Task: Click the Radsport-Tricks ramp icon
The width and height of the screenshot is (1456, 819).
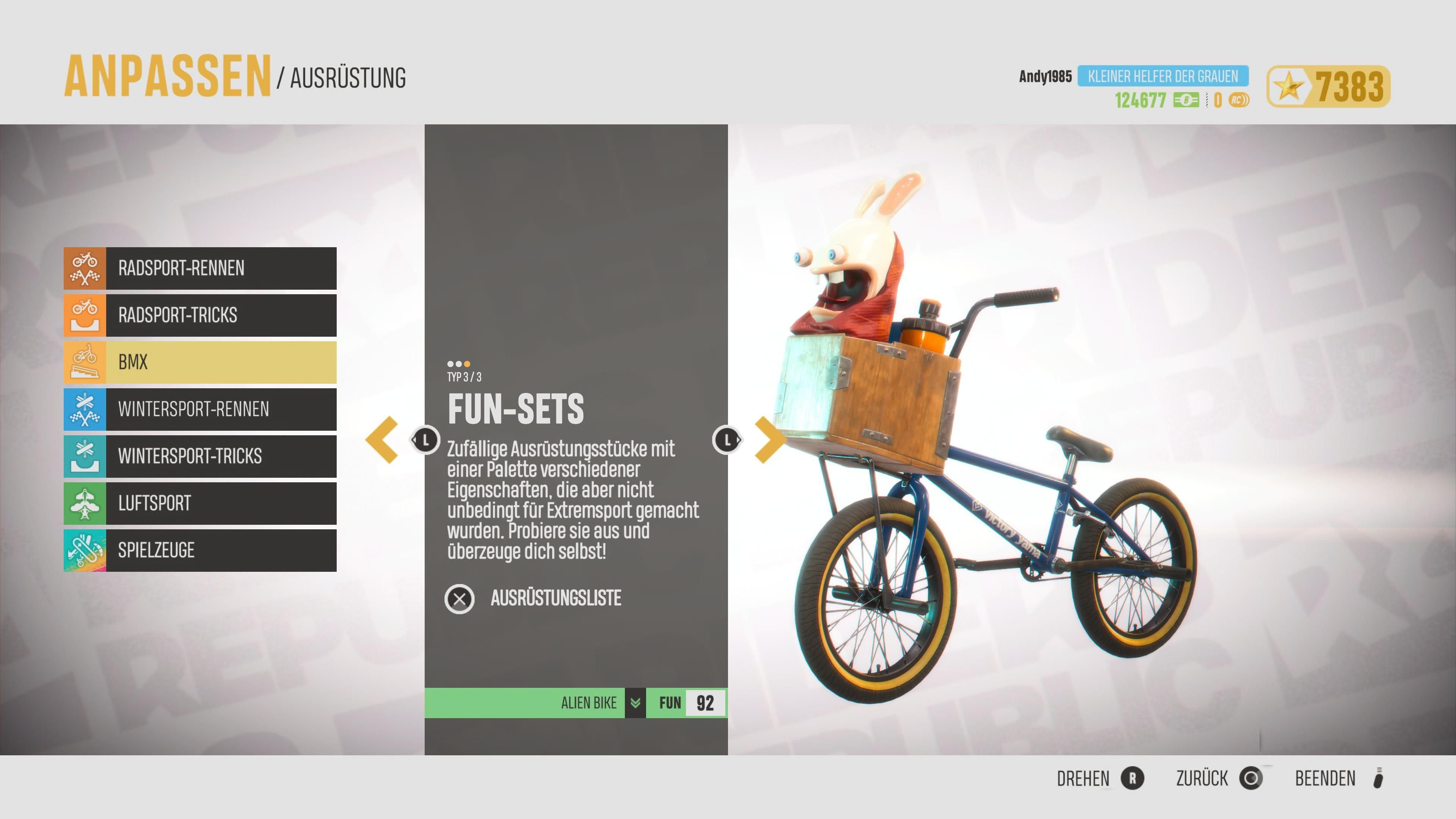Action: click(84, 315)
